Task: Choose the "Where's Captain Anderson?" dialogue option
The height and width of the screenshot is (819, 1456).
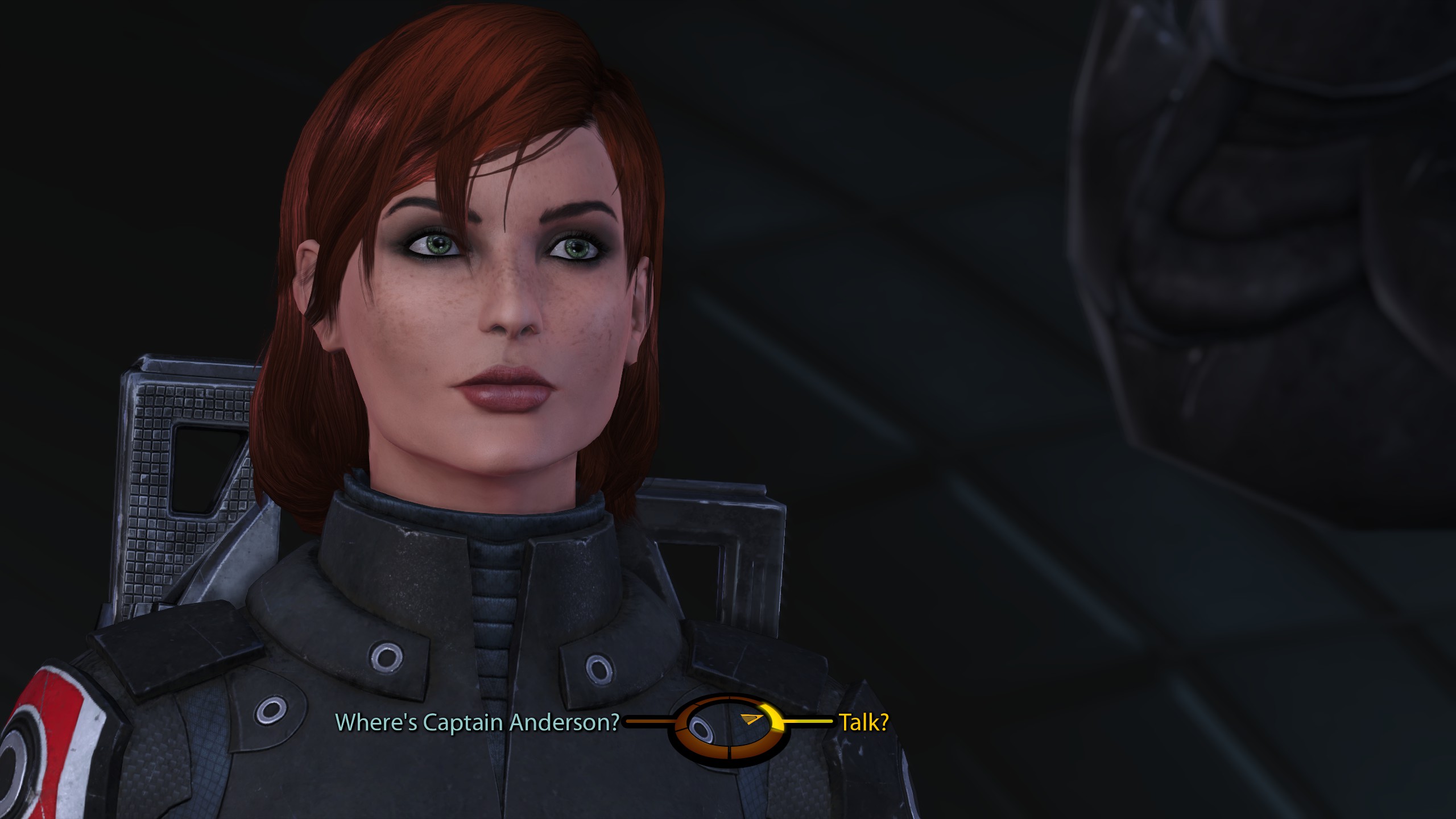Action: click(x=477, y=722)
